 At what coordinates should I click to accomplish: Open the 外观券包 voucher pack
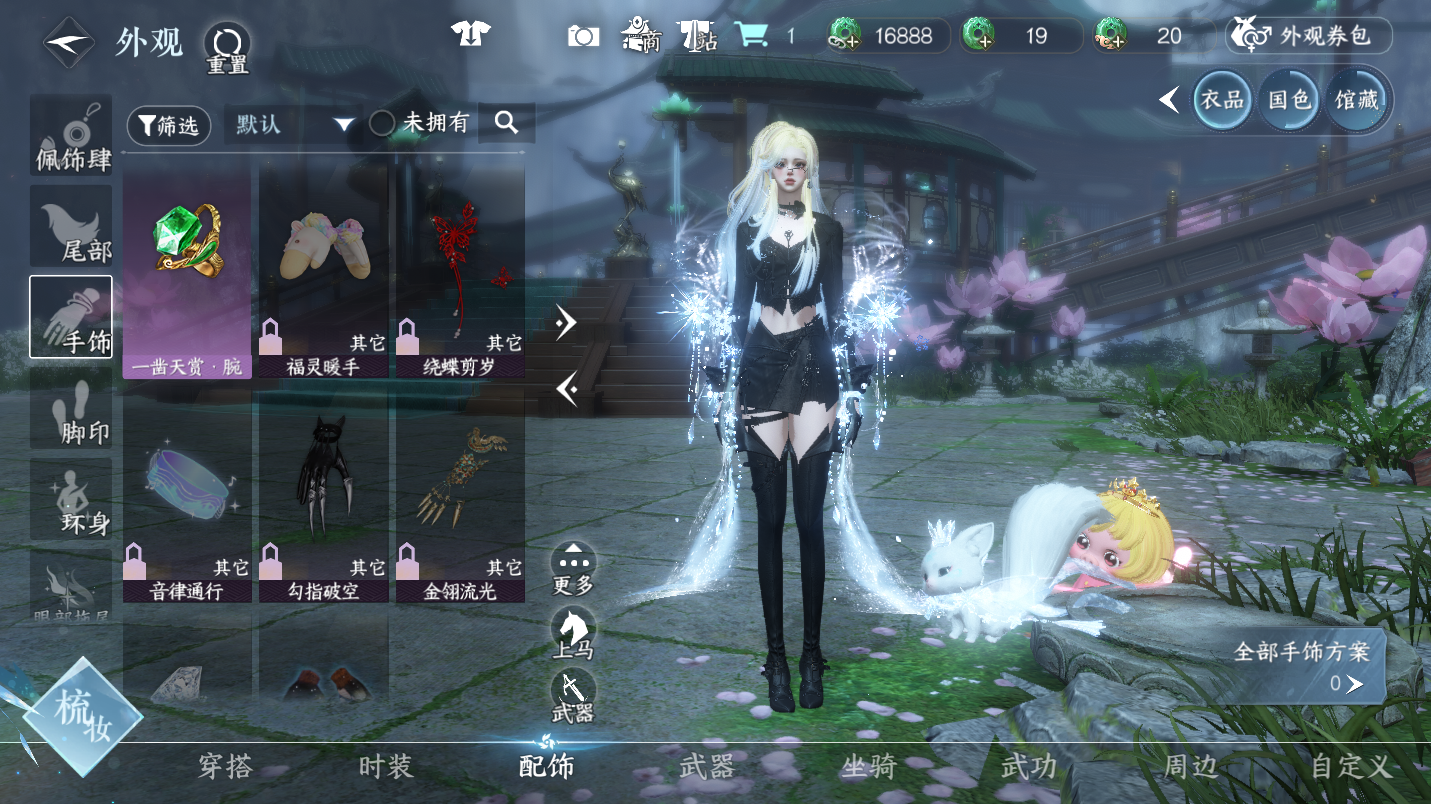click(x=1308, y=36)
